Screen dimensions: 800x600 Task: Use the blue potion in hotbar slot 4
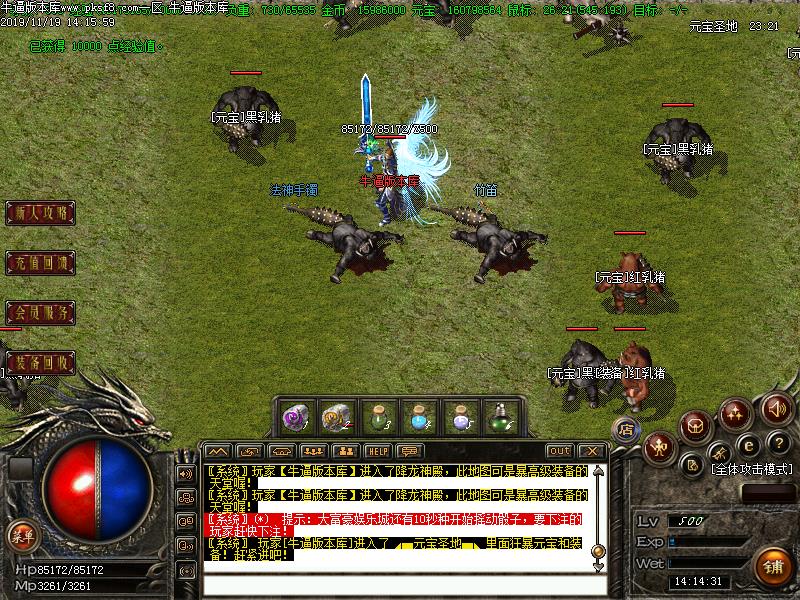click(418, 416)
